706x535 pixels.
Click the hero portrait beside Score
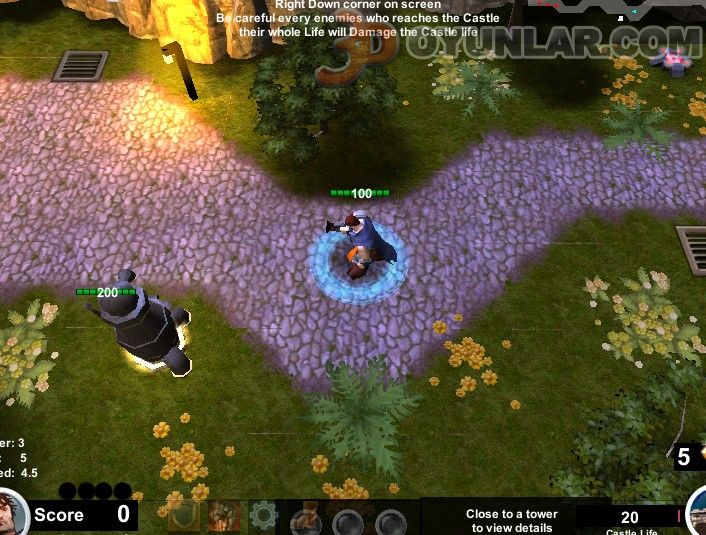[x=11, y=513]
